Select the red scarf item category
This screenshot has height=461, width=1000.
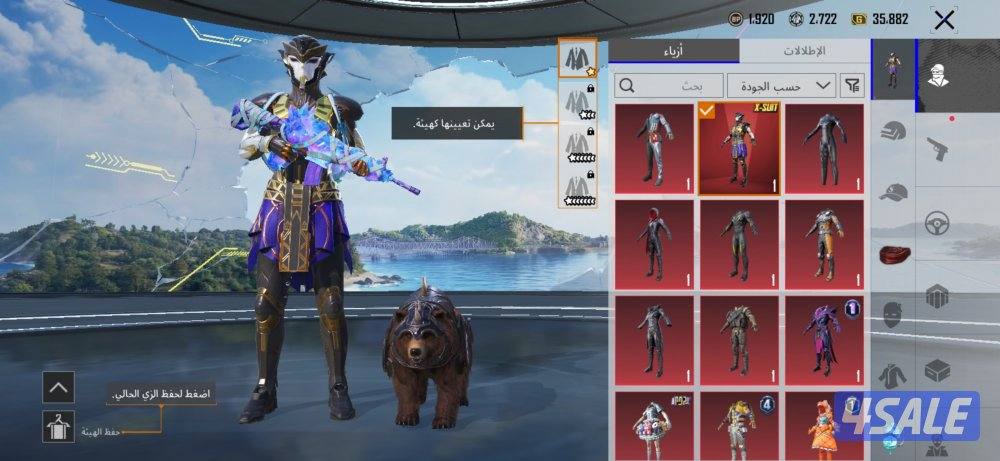(894, 254)
